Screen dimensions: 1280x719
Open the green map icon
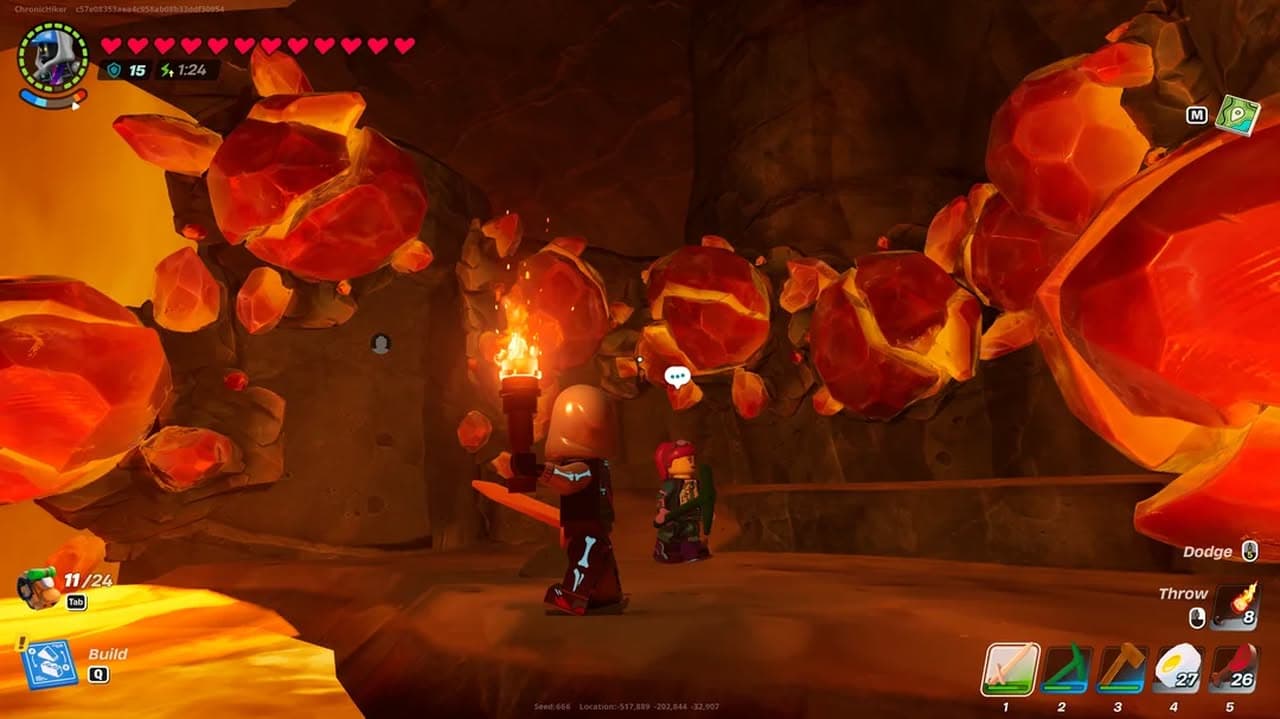[x=1238, y=115]
